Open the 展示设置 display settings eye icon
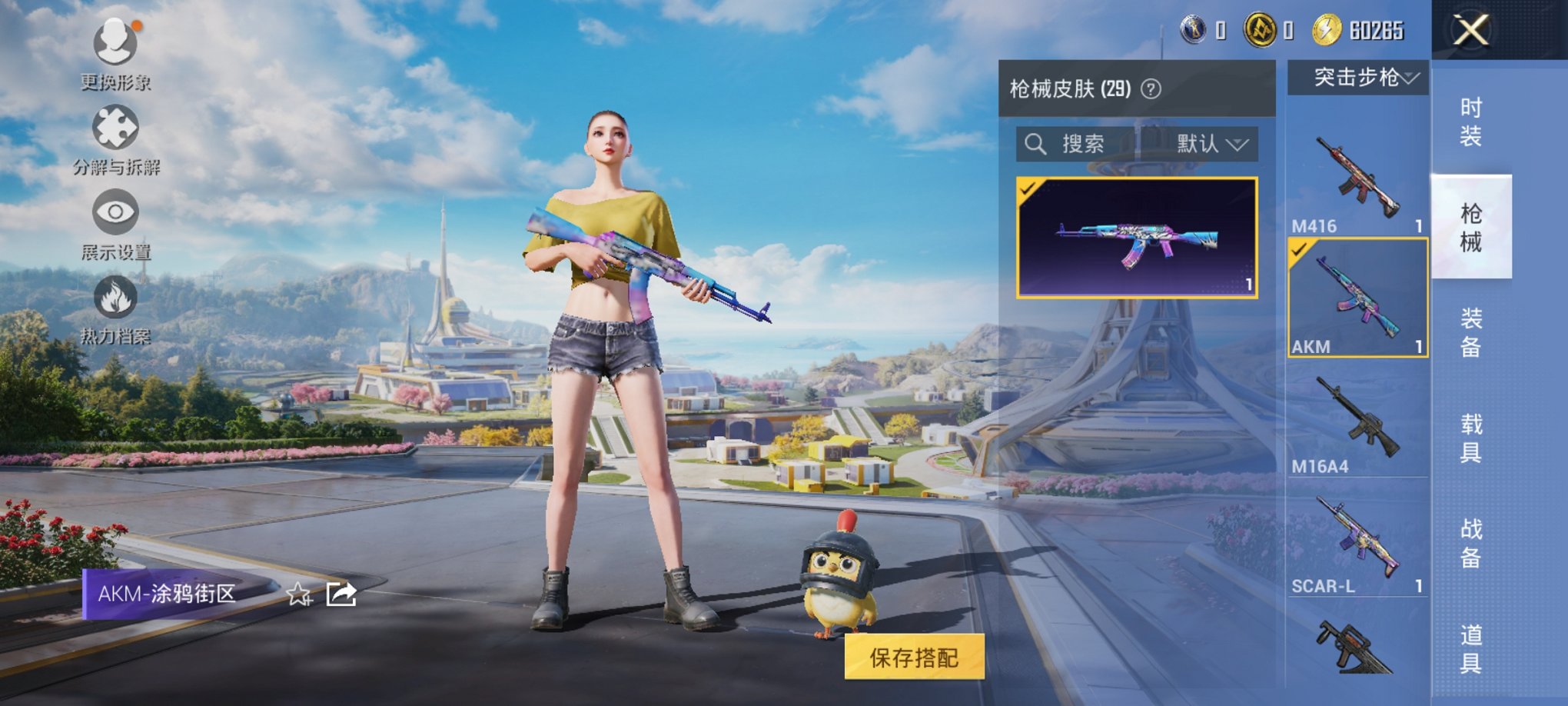This screenshot has height=706, width=1568. pyautogui.click(x=117, y=213)
